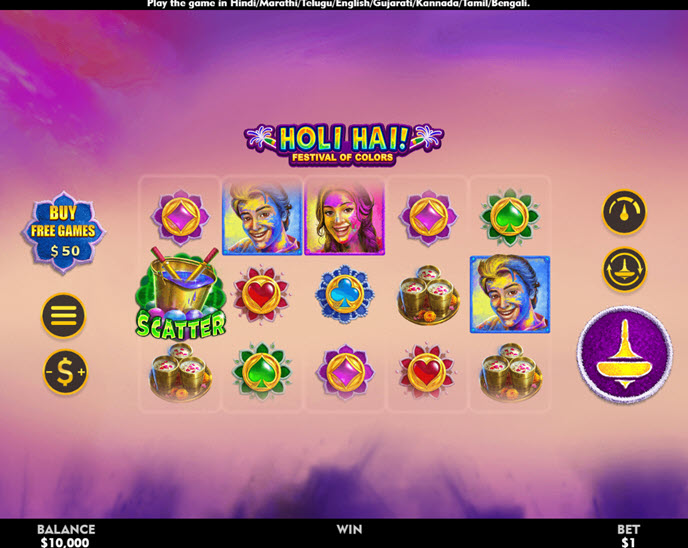This screenshot has height=548, width=688.
Task: Open the hamburger menu
Action: (x=63, y=316)
